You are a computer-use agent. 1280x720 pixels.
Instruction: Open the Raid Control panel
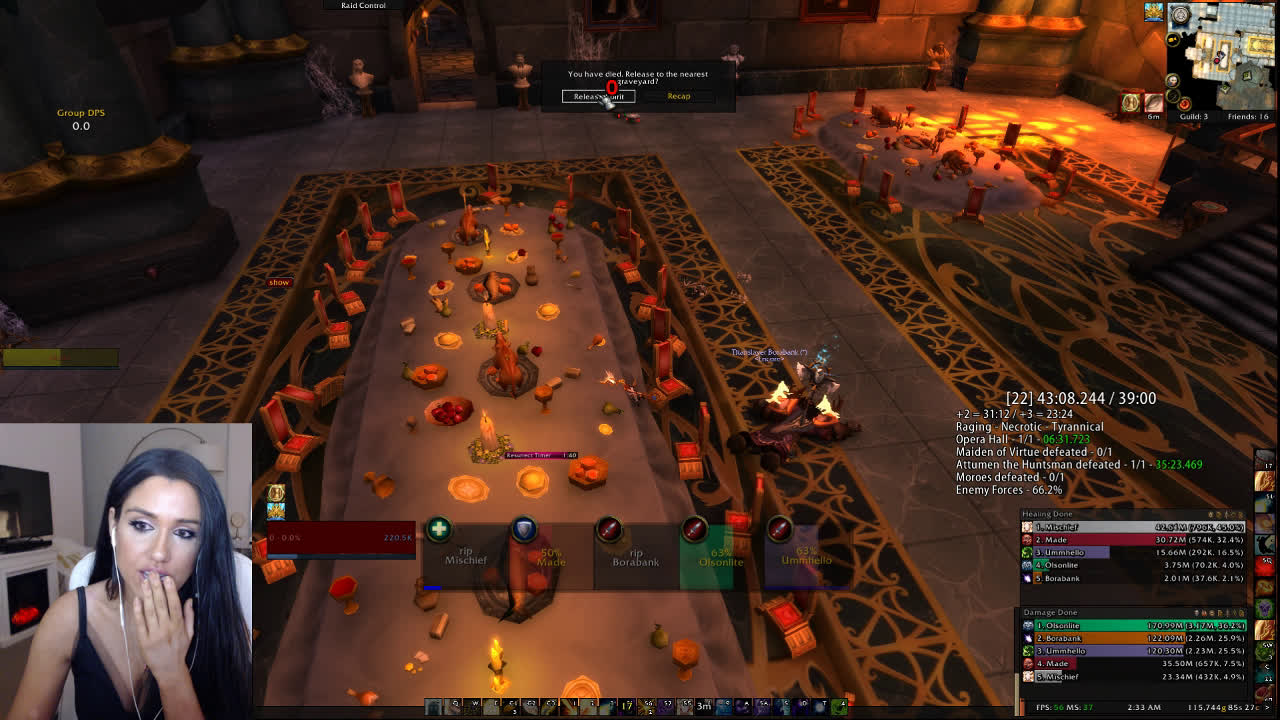coord(363,6)
